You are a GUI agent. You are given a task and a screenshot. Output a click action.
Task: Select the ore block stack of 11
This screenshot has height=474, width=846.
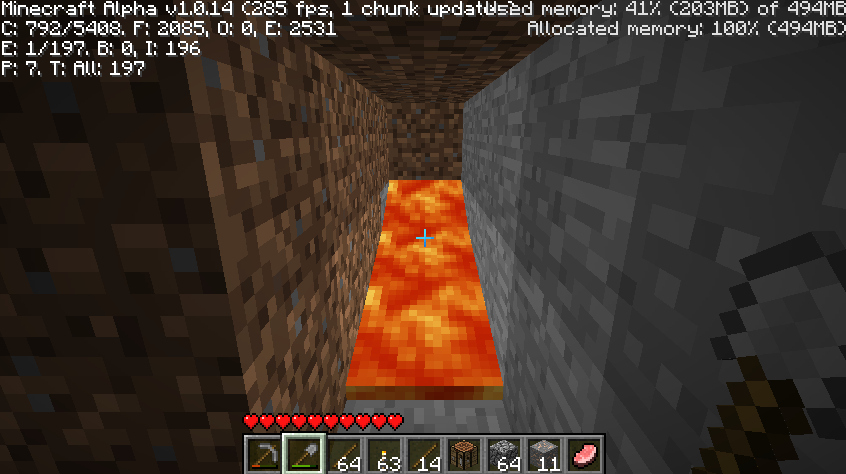click(543, 455)
